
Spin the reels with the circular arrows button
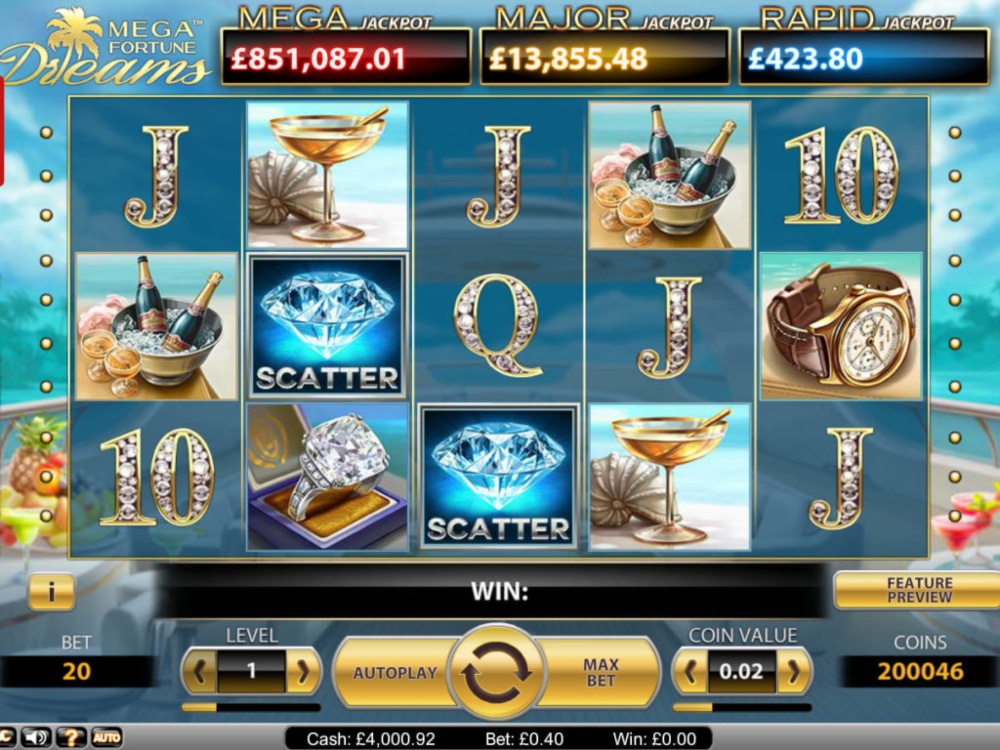(496, 672)
